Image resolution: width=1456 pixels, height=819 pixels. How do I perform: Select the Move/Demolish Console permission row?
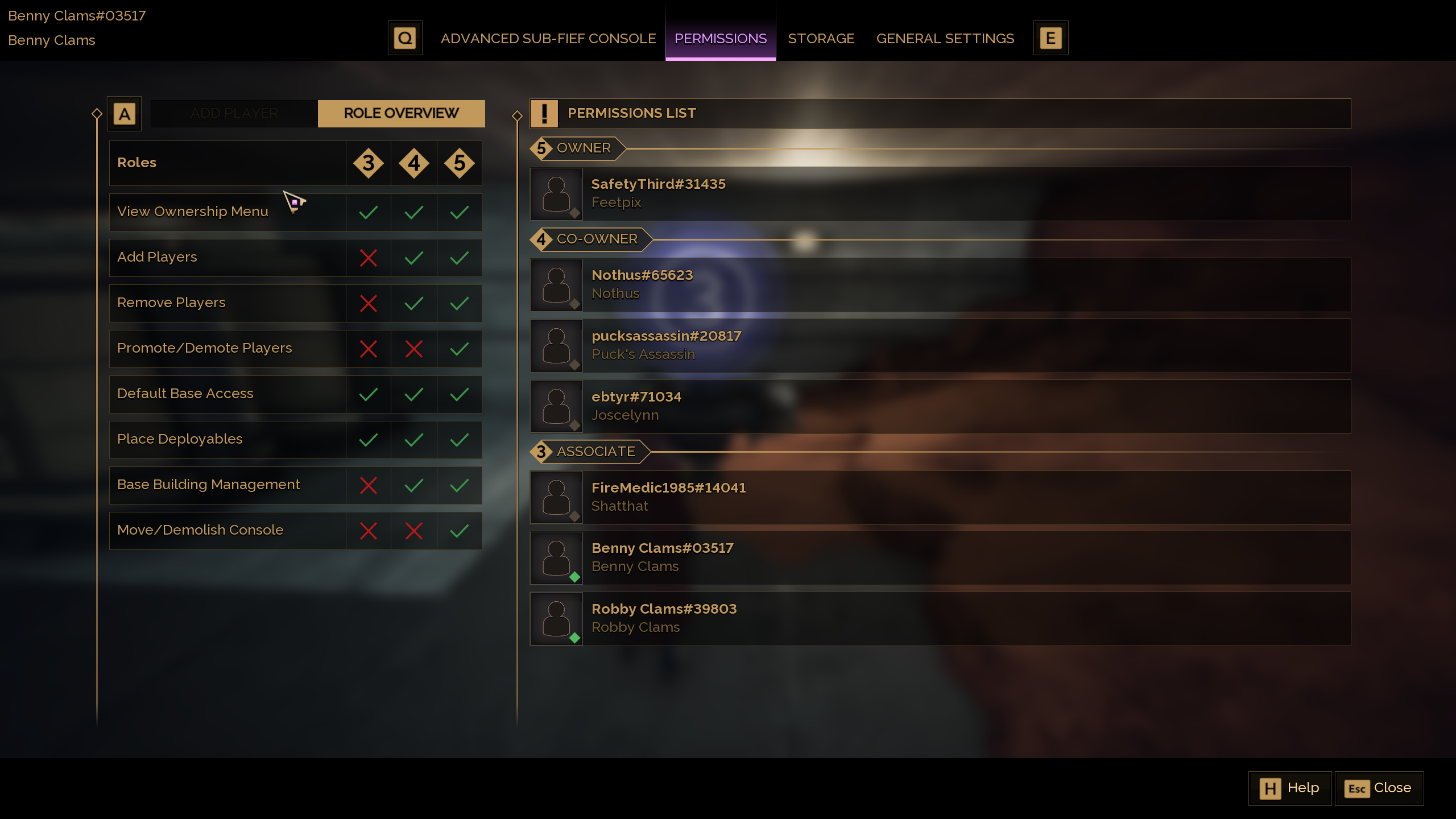click(227, 530)
